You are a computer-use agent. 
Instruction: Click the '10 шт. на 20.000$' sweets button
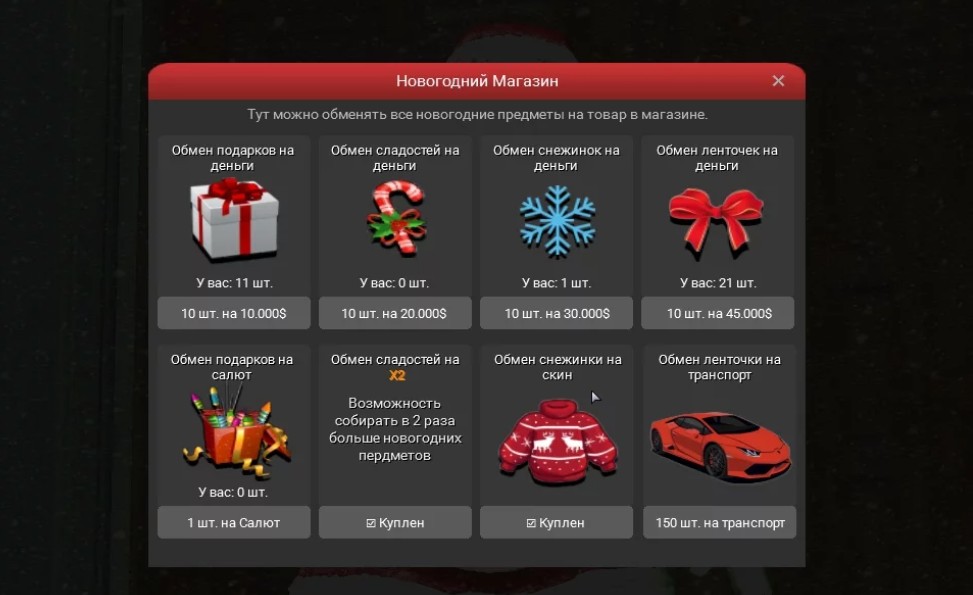[x=395, y=313]
